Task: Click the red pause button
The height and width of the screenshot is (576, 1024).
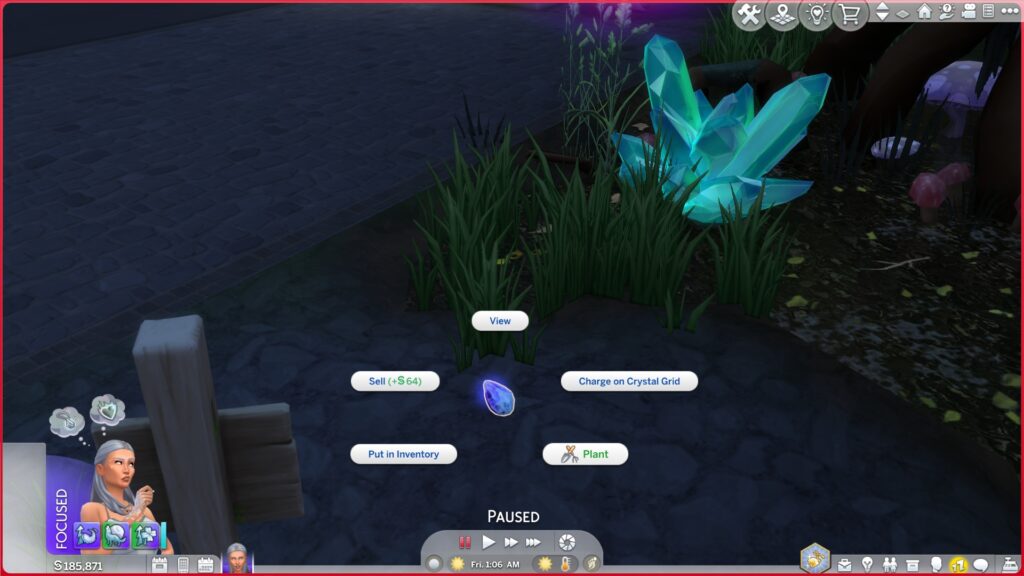Action: pyautogui.click(x=465, y=542)
